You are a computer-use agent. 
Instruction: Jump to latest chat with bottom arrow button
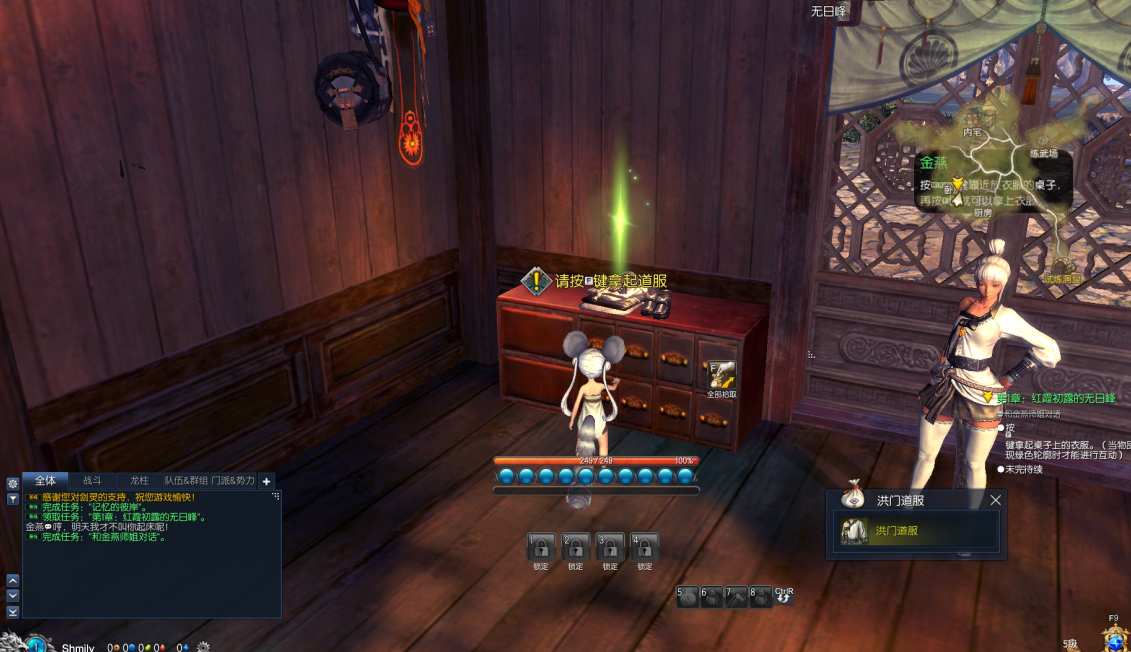(13, 611)
